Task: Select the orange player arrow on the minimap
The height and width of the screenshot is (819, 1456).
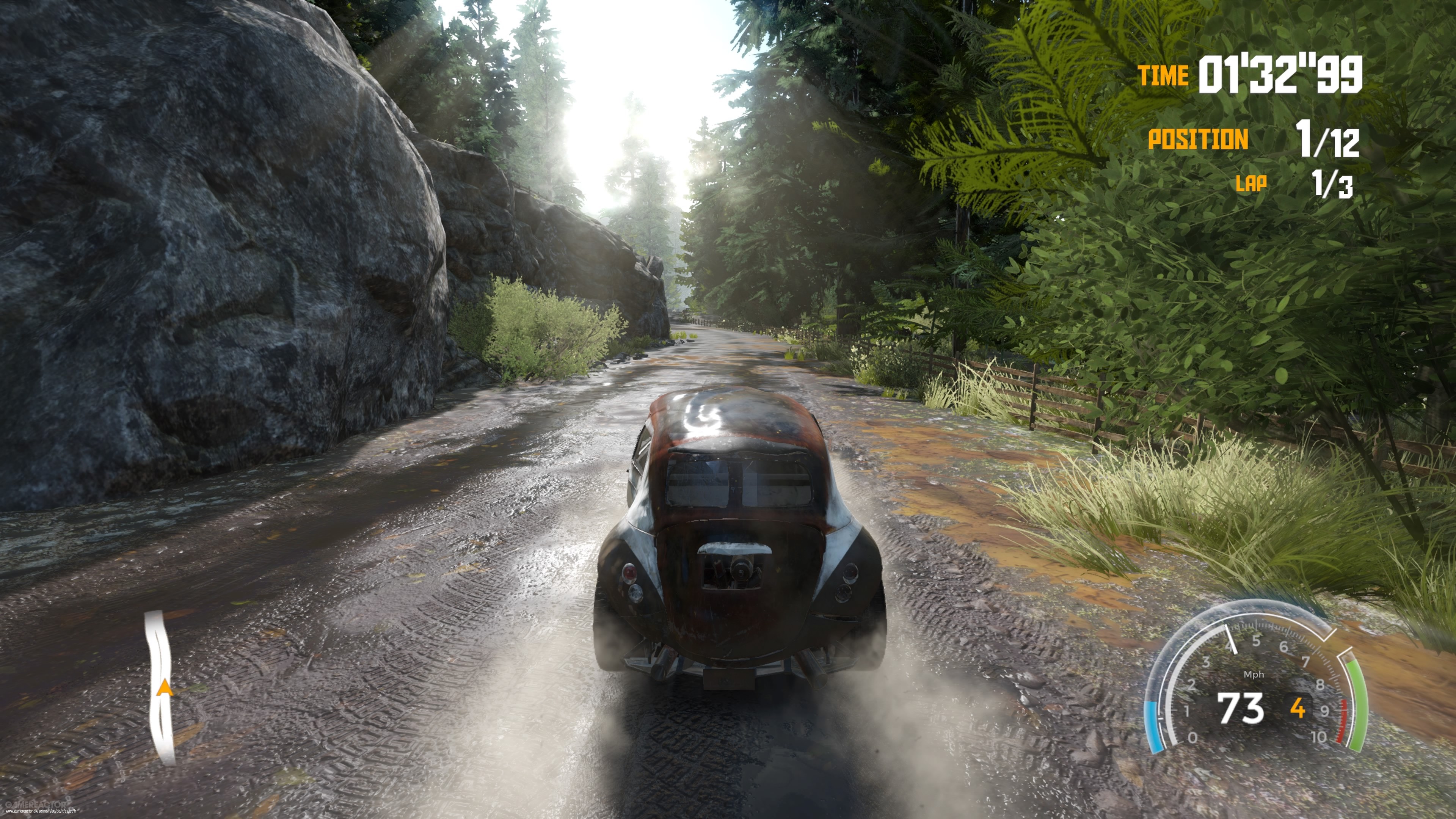Action: tap(165, 688)
